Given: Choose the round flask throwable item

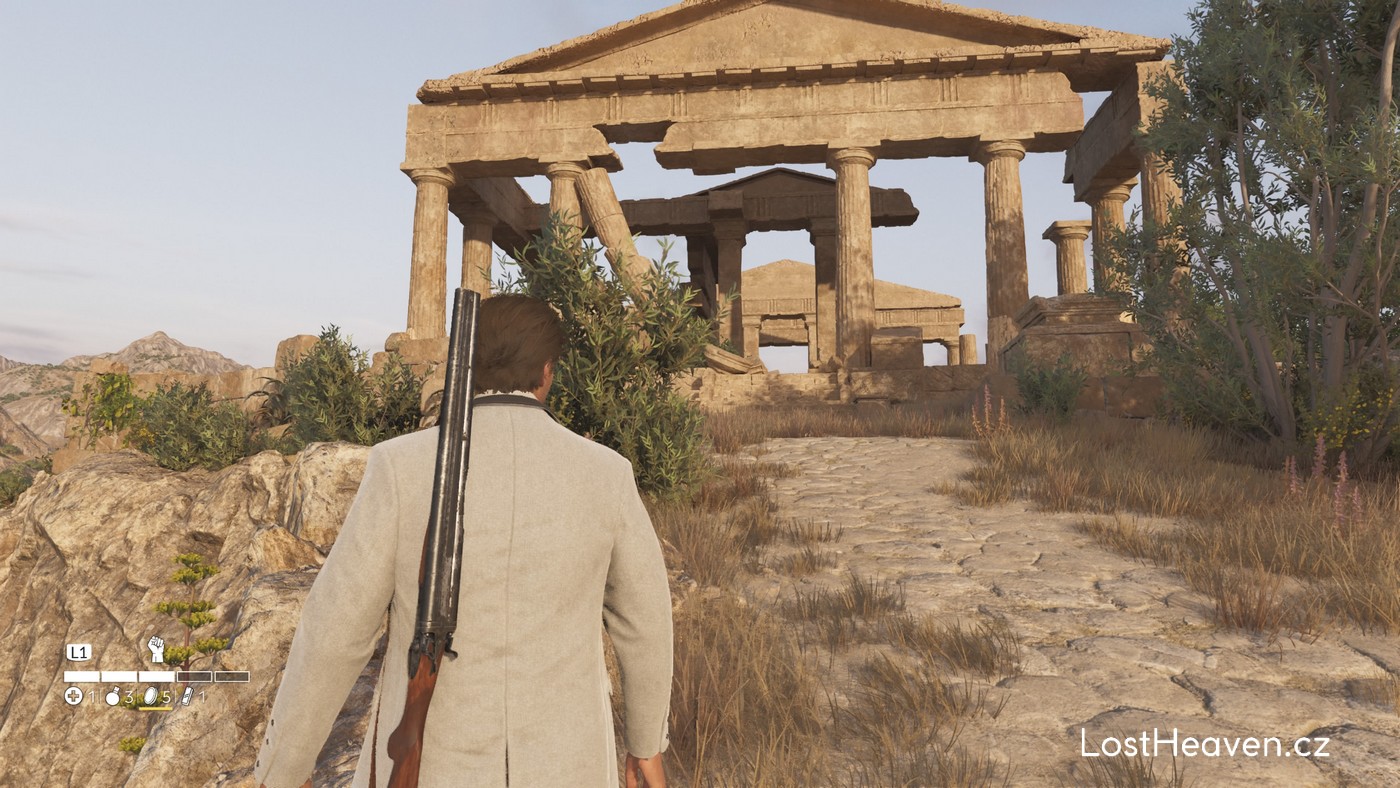Looking at the screenshot, I should 113,696.
